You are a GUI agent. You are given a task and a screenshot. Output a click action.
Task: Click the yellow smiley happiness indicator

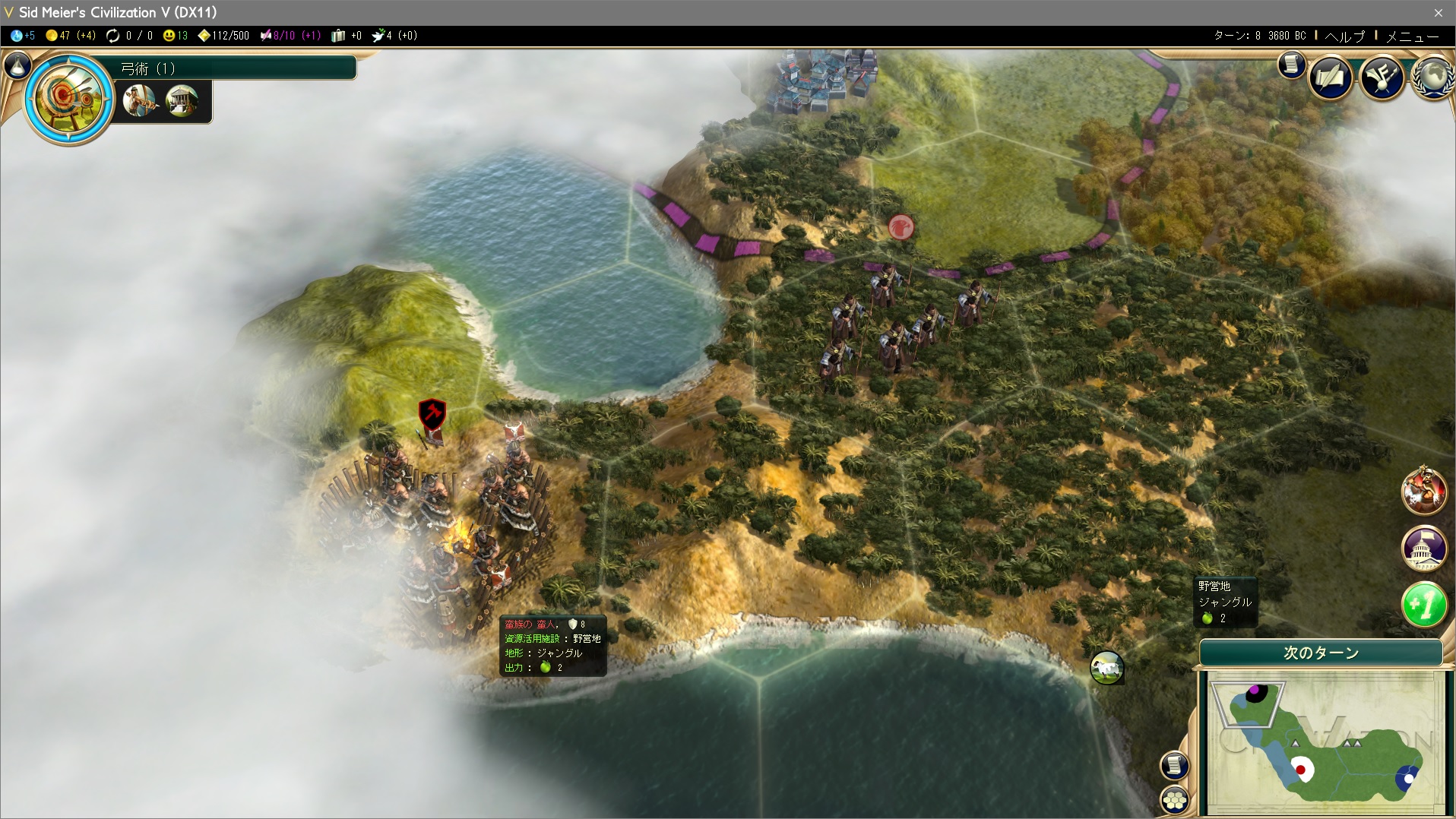pos(175,36)
